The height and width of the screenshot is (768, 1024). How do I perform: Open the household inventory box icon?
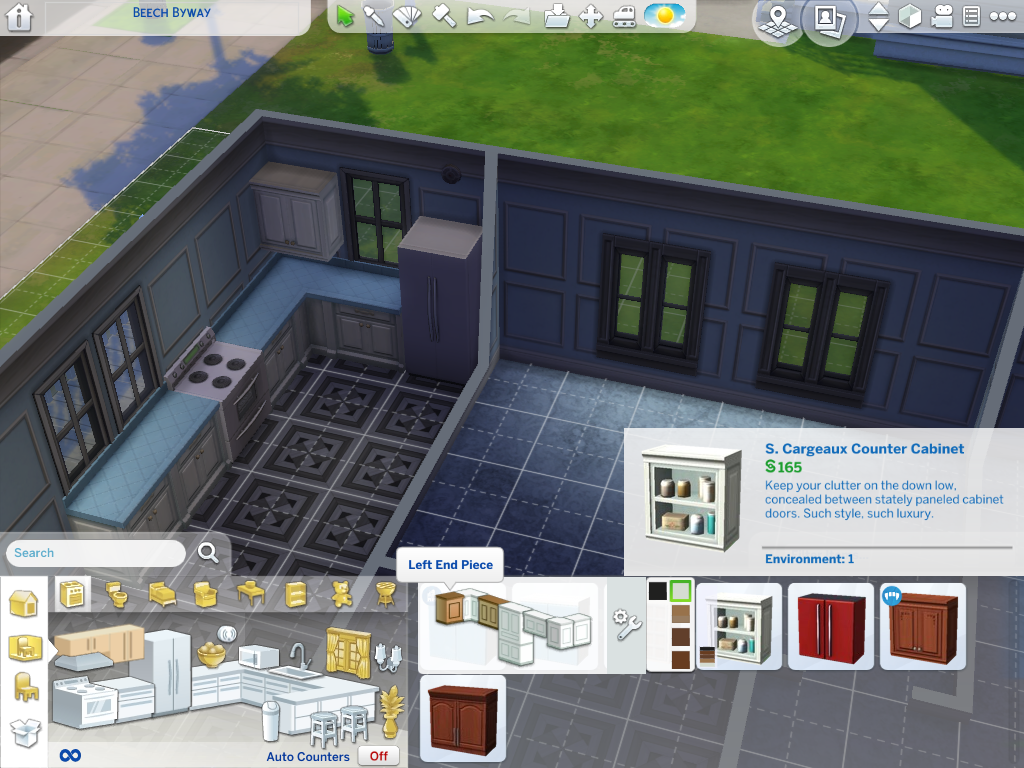coord(24,733)
